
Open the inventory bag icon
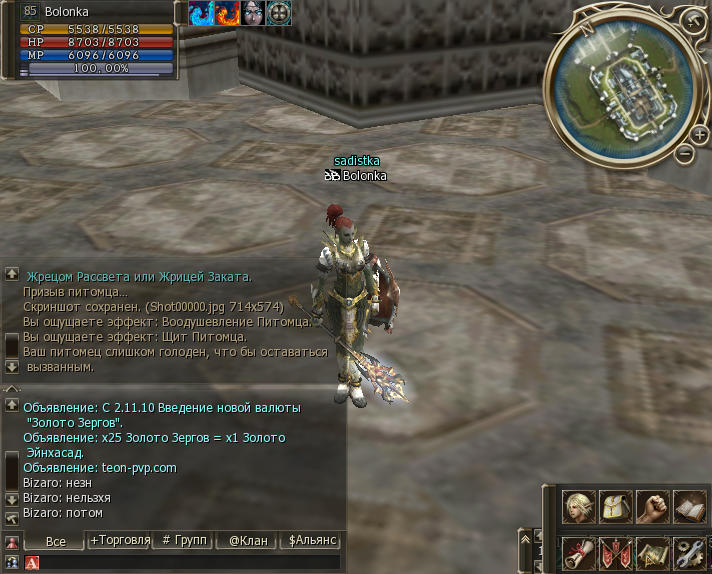(x=616, y=506)
